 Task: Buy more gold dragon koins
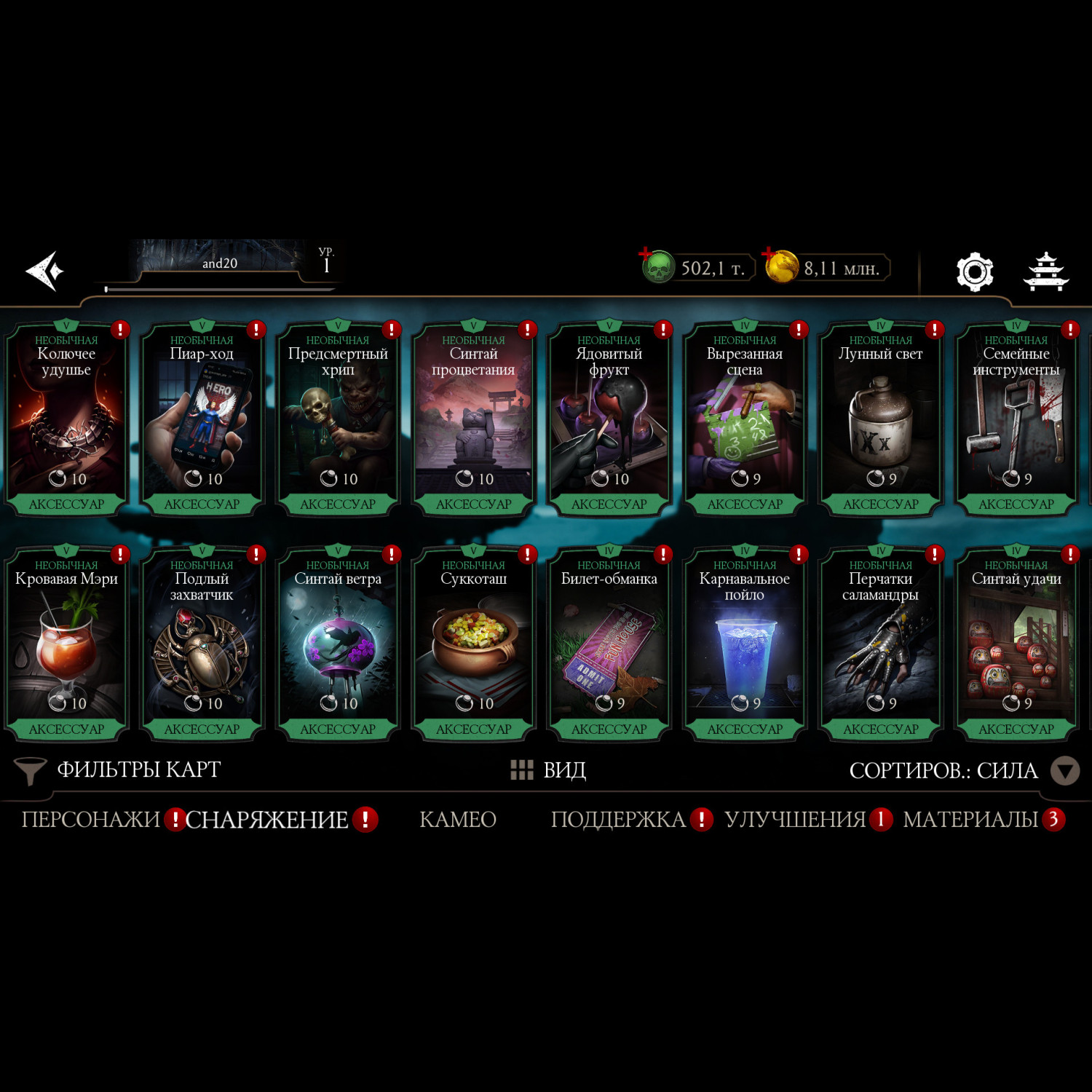pos(781,267)
